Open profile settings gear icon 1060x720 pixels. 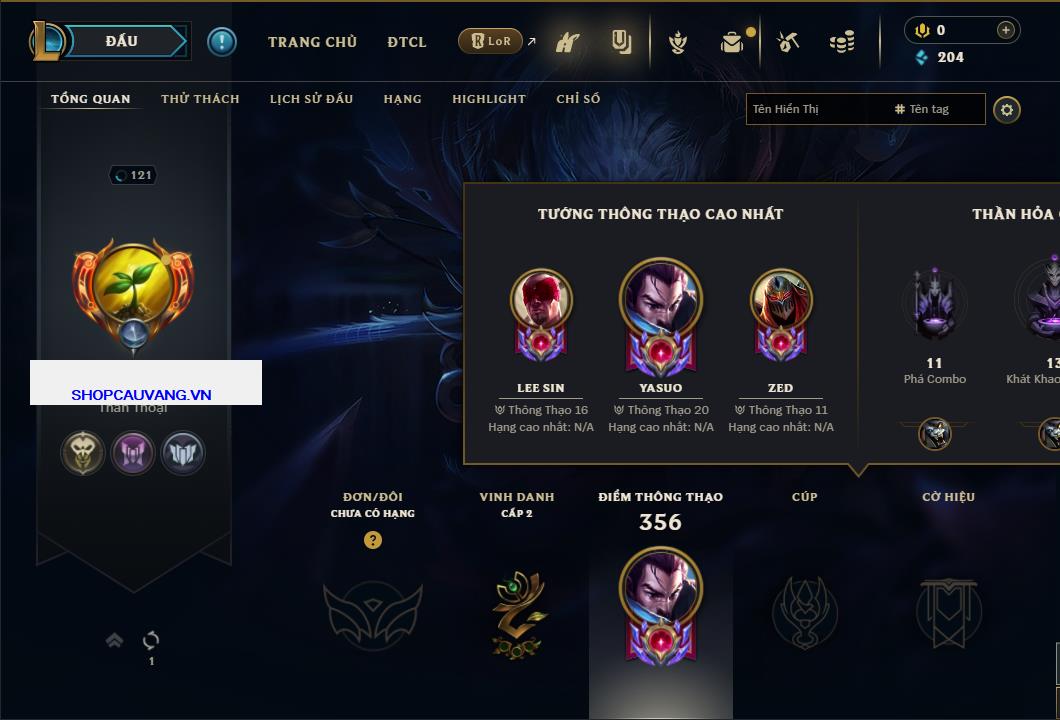pyautogui.click(x=1007, y=109)
